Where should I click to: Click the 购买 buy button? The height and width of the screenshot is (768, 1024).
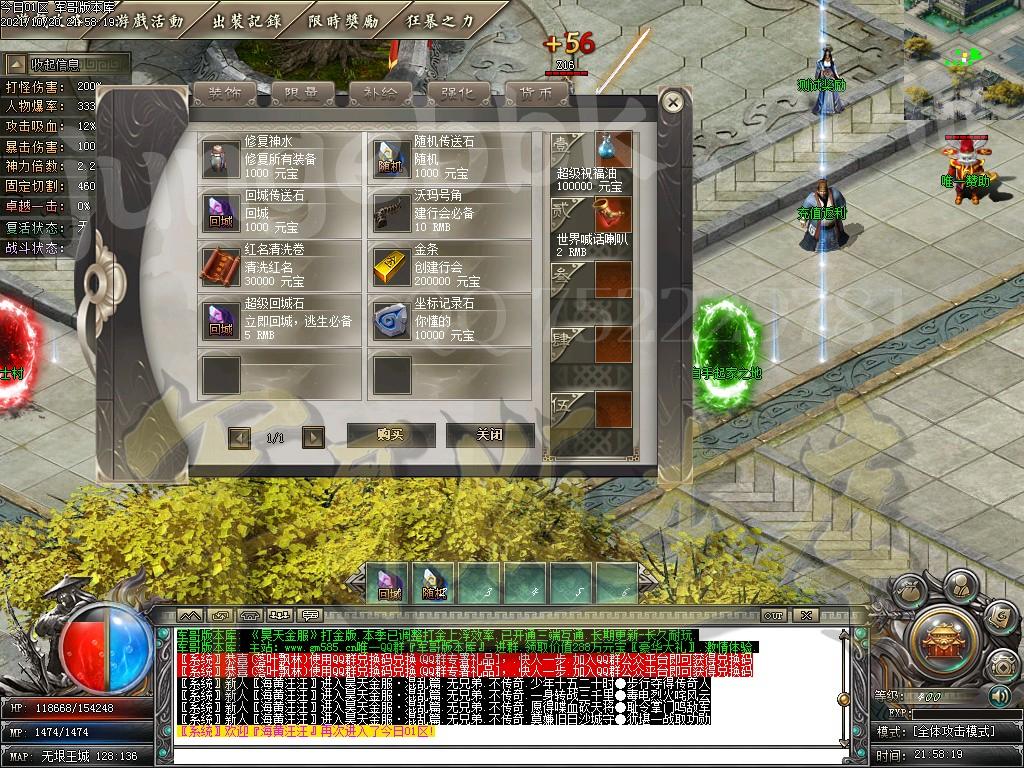coord(390,434)
